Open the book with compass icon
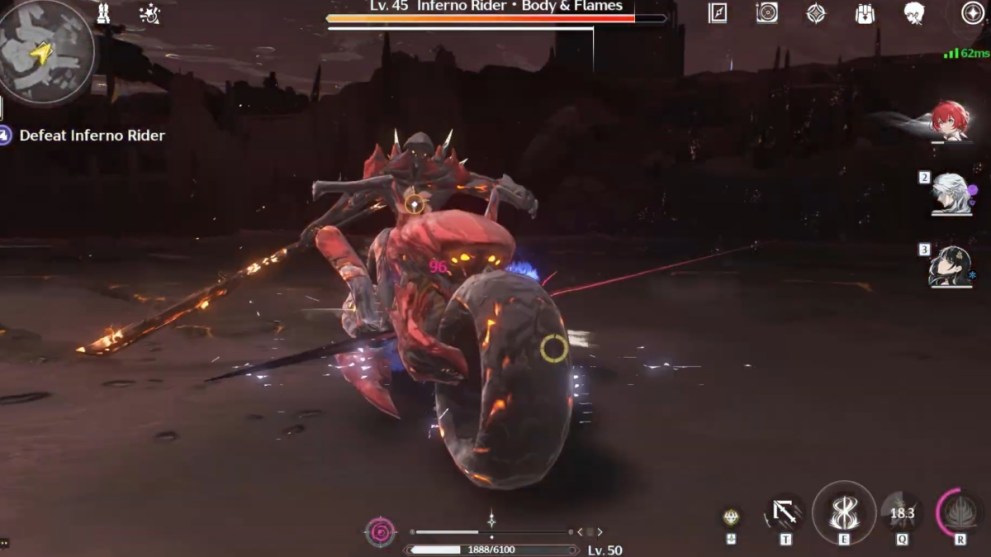This screenshot has width=991, height=557. pos(717,13)
